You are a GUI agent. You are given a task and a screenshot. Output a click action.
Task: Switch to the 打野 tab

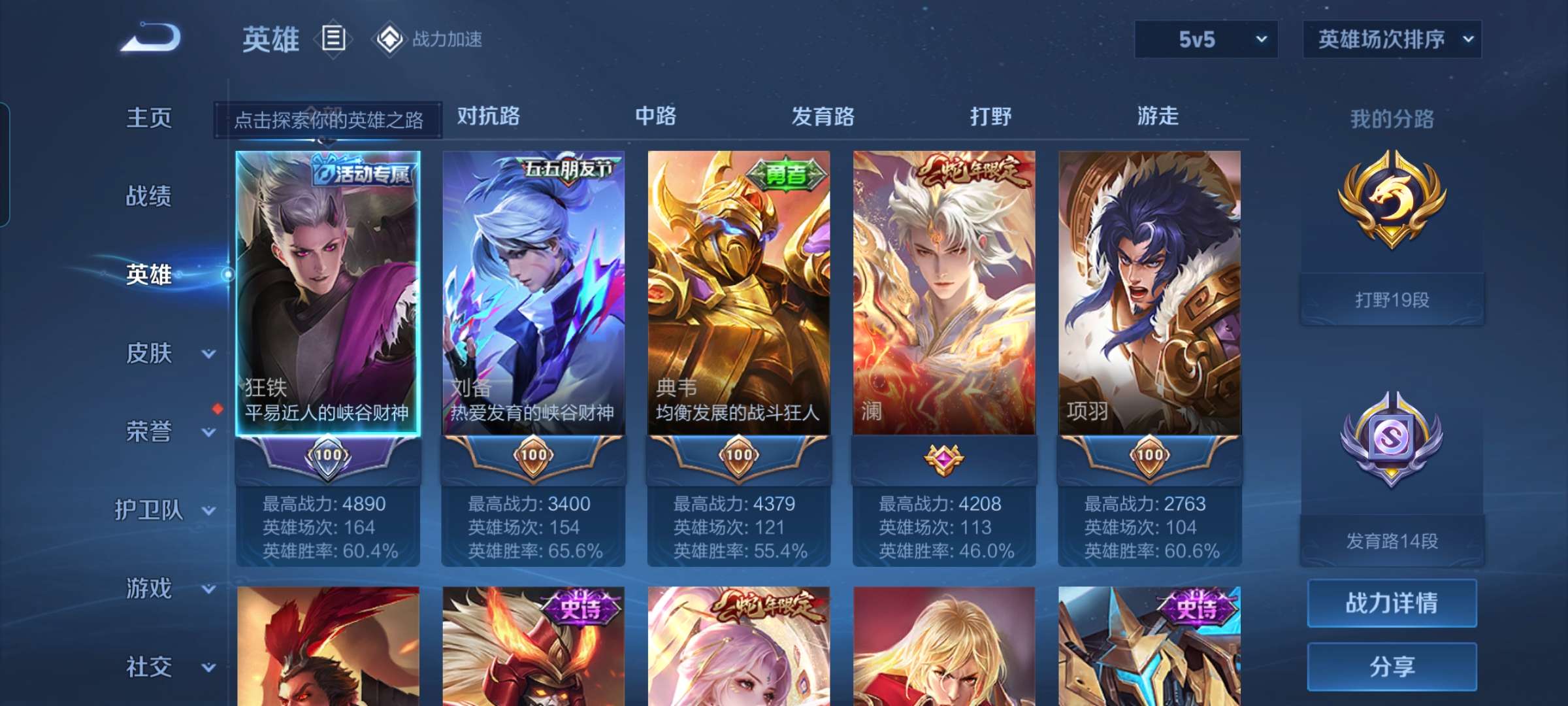tap(990, 116)
